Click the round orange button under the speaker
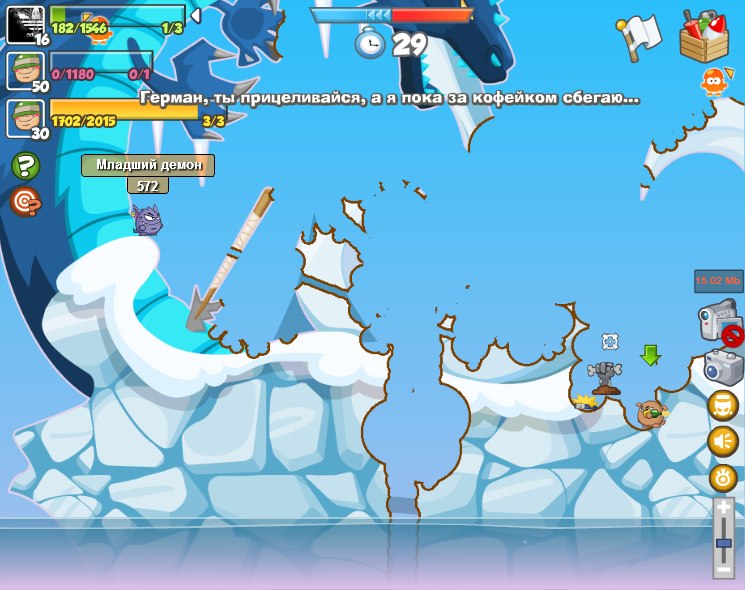 (x=723, y=477)
